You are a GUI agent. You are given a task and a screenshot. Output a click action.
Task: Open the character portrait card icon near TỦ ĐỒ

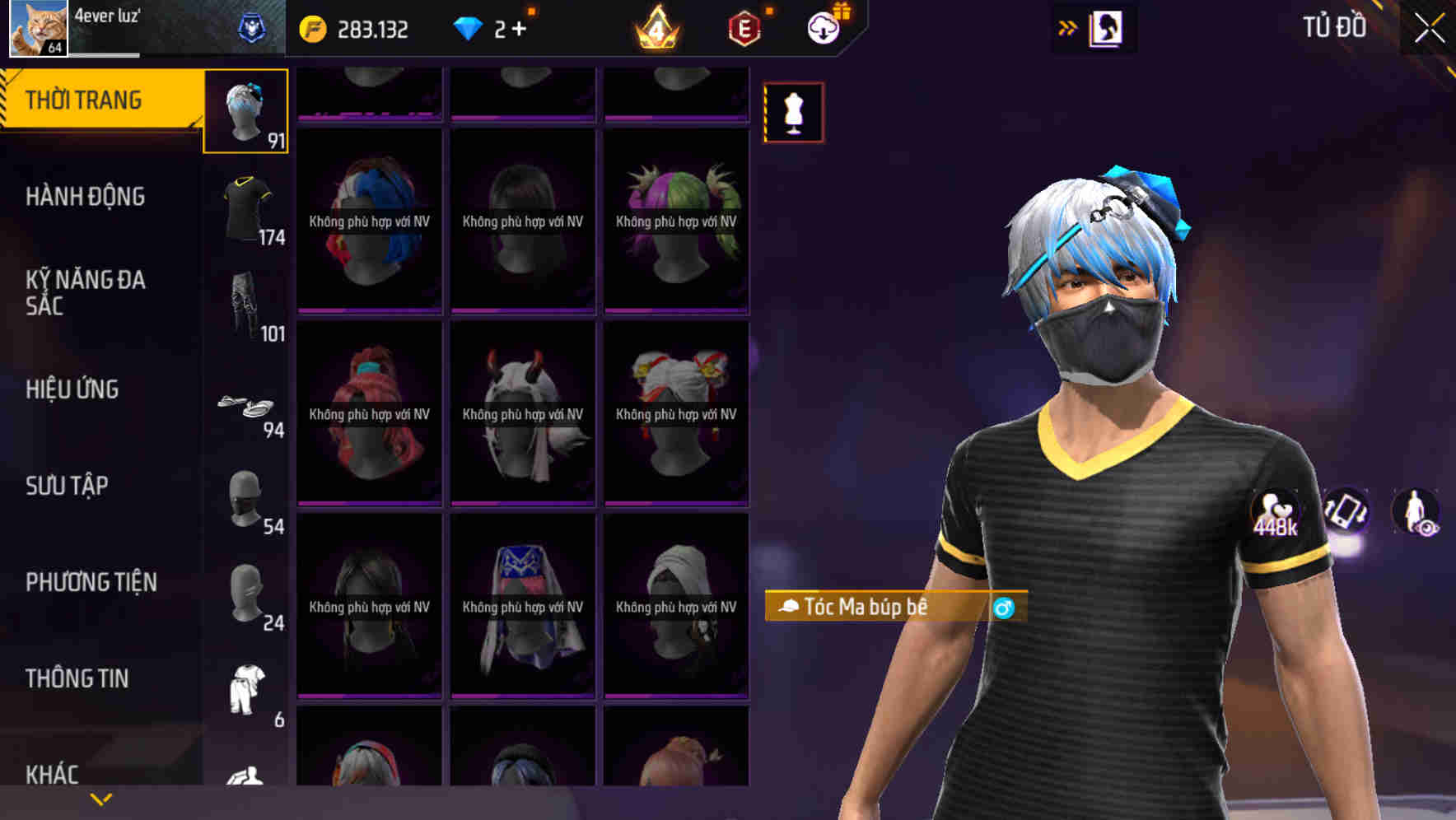[1107, 27]
